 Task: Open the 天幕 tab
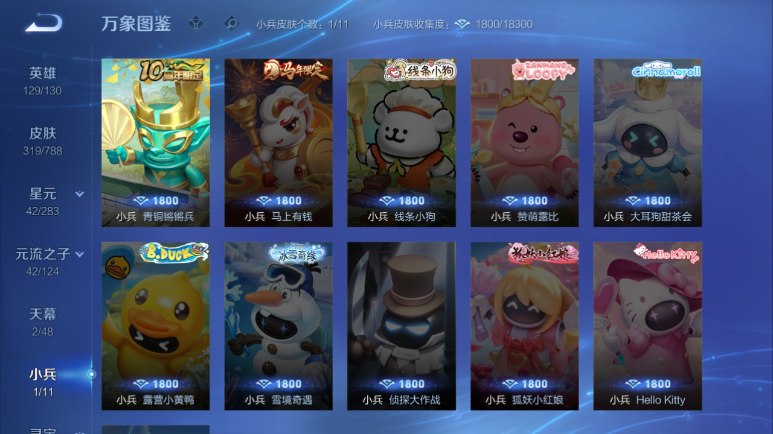click(43, 321)
